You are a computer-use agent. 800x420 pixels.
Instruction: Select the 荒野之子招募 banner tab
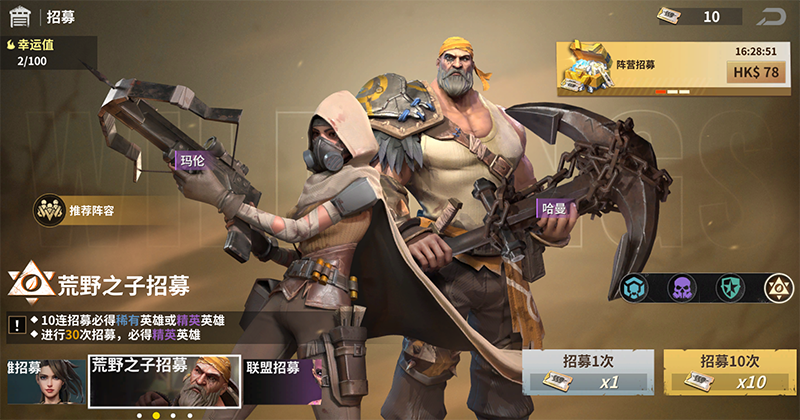click(x=165, y=378)
